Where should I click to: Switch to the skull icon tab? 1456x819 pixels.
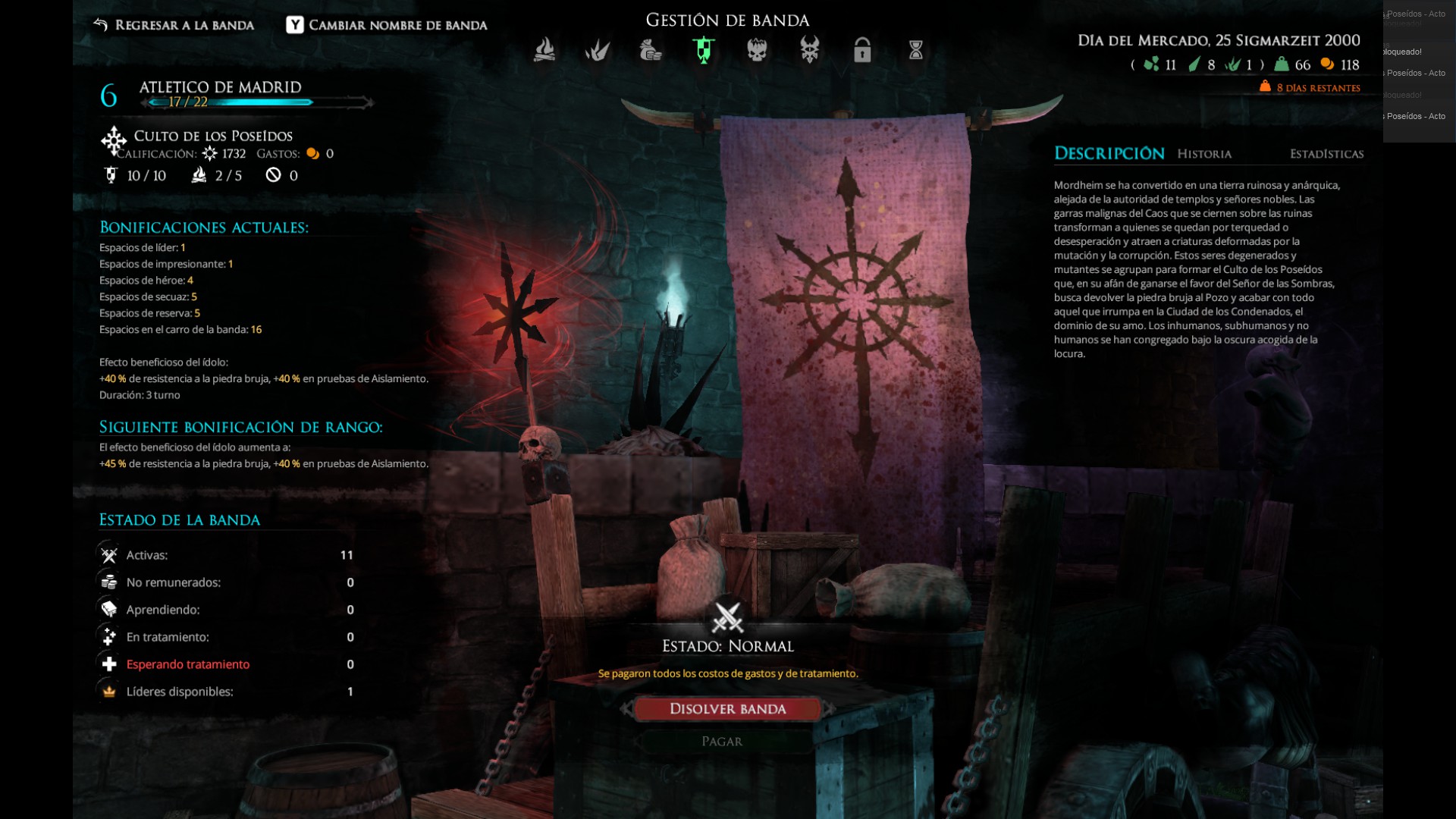757,50
